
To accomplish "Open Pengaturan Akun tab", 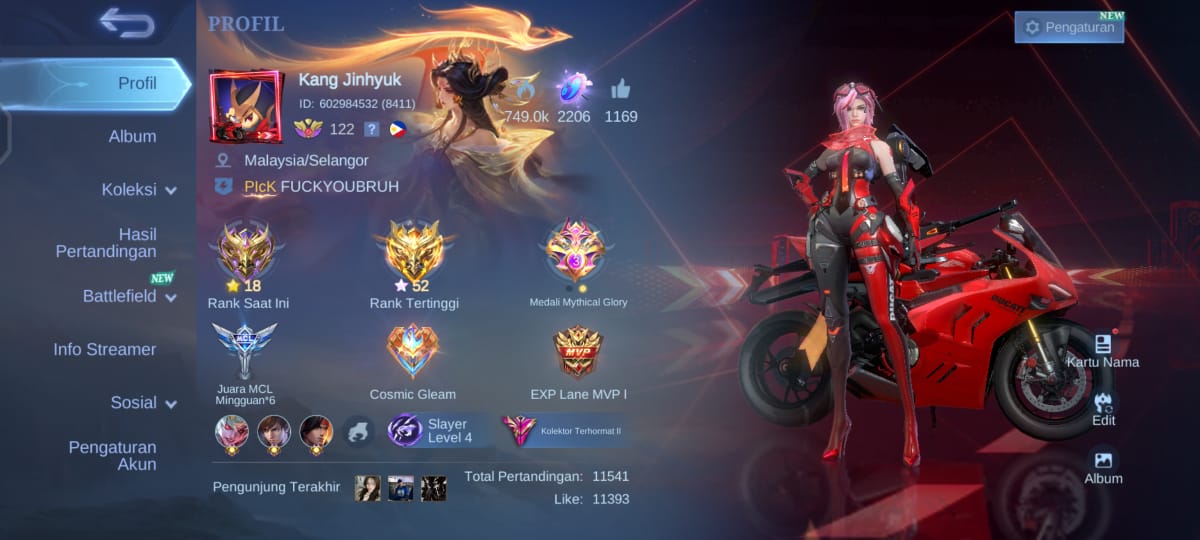I will (x=112, y=455).
